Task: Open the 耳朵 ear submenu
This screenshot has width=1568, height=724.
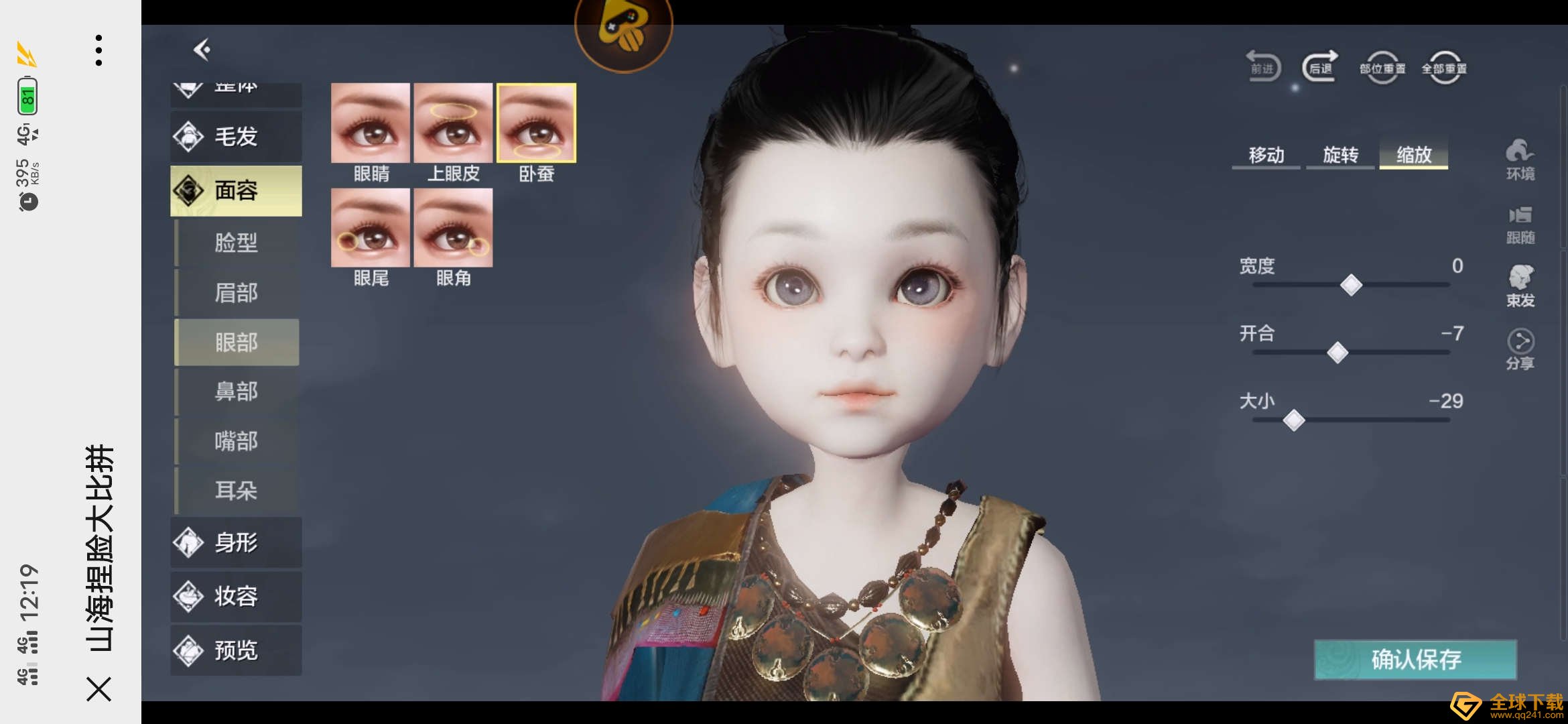Action: point(236,491)
